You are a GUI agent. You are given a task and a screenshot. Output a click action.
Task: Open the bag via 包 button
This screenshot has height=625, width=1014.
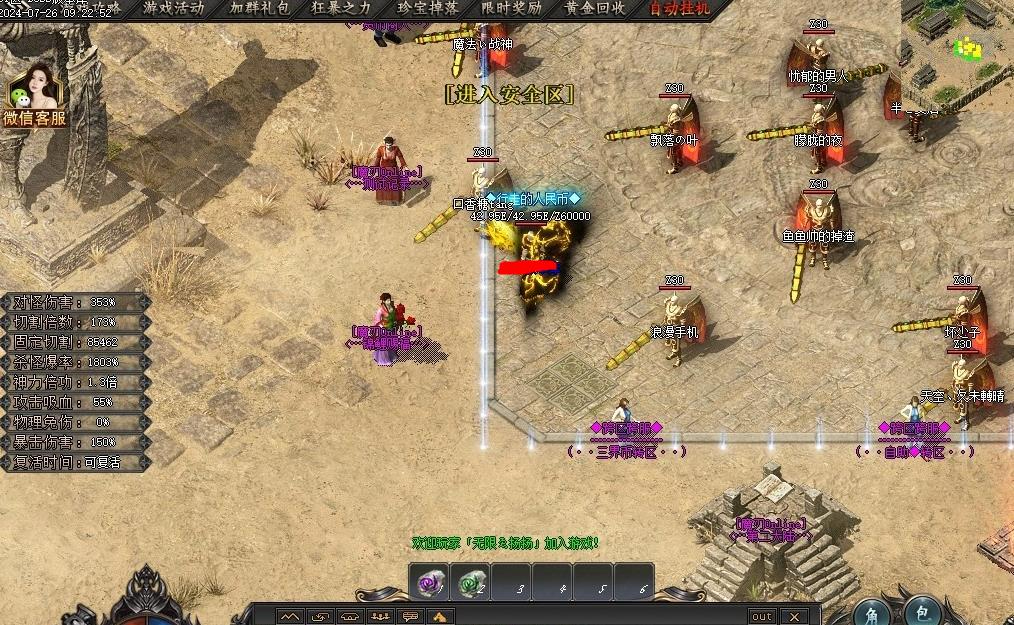[922, 612]
